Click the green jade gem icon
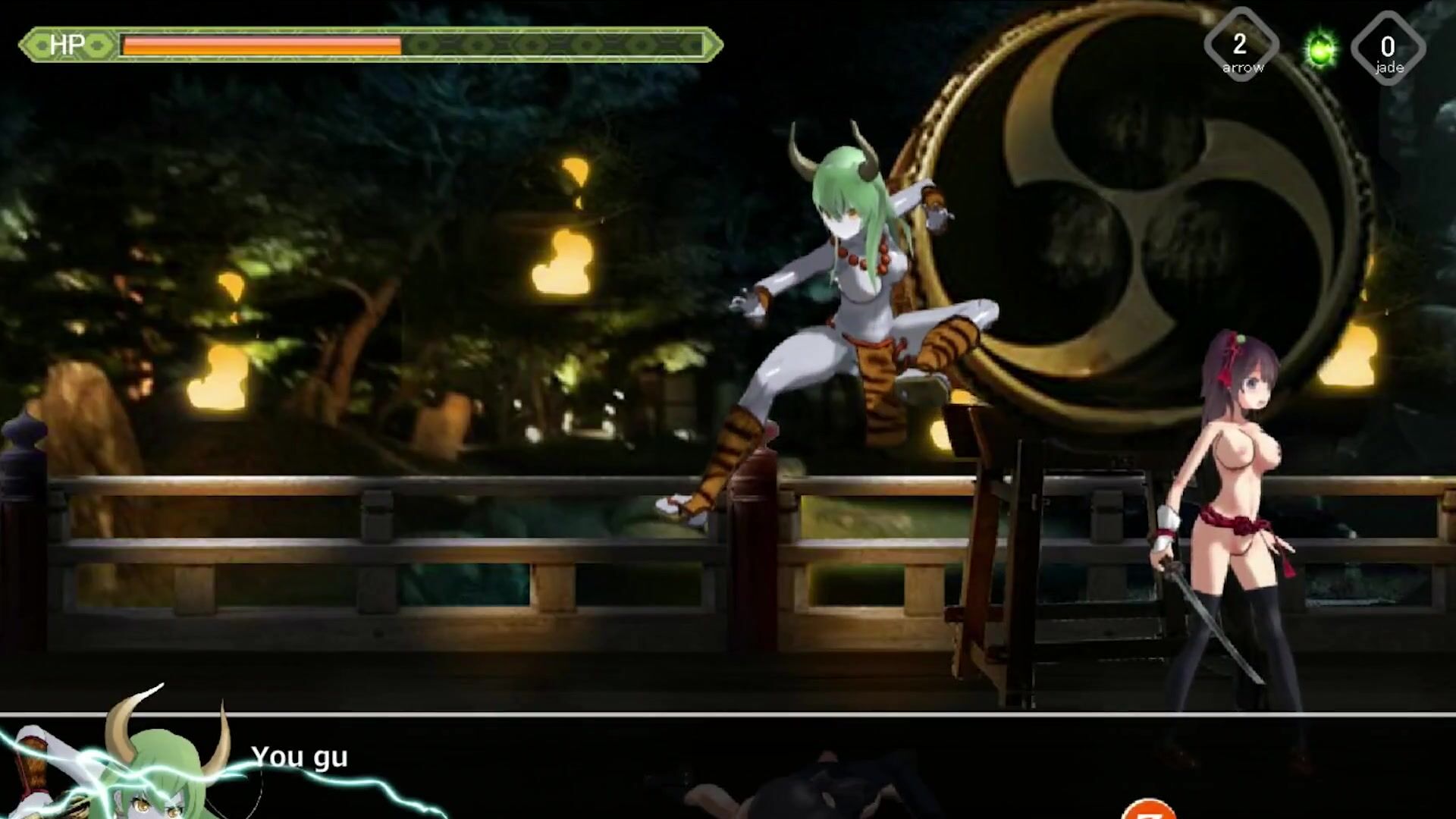 tap(1320, 49)
